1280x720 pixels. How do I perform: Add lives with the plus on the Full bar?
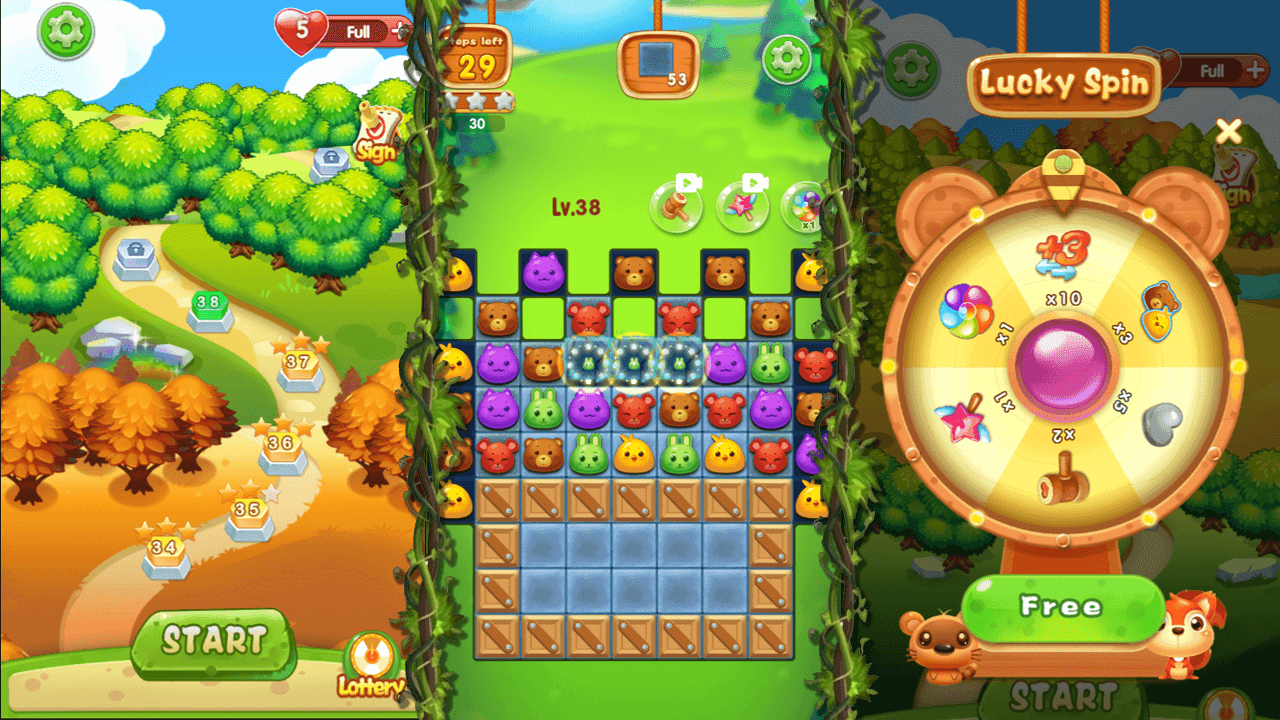click(398, 32)
